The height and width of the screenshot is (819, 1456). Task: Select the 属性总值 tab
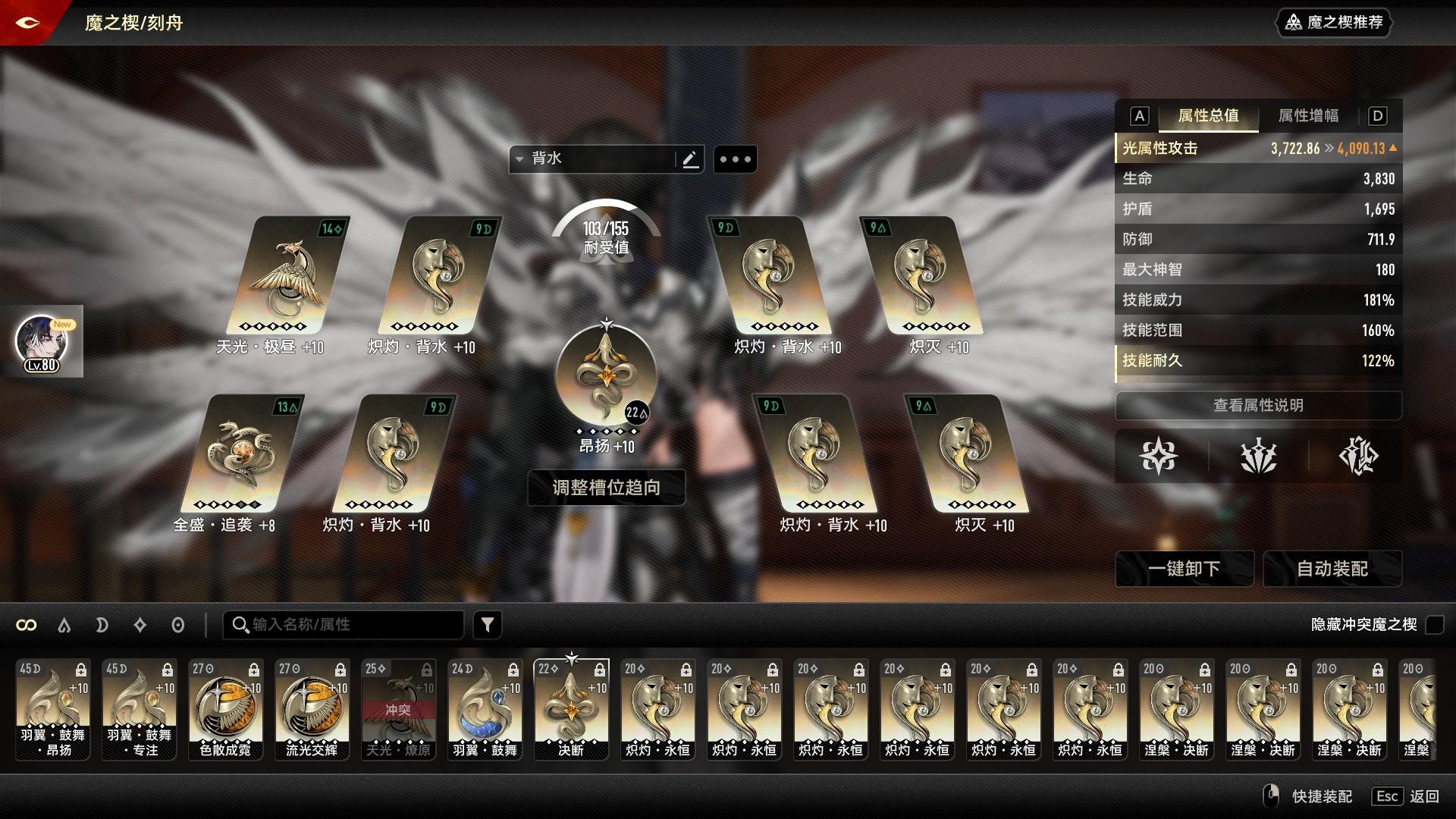[1208, 116]
